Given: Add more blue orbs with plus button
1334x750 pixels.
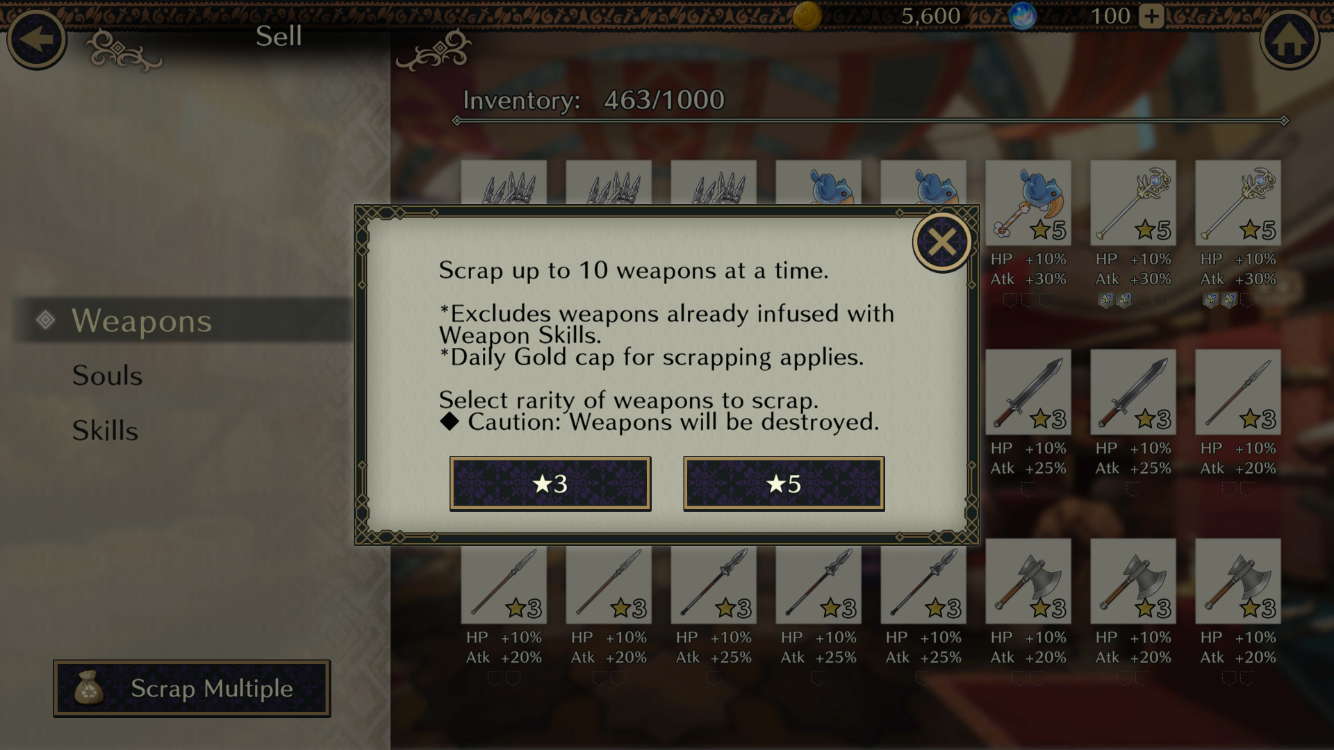Looking at the screenshot, I should 1152,16.
